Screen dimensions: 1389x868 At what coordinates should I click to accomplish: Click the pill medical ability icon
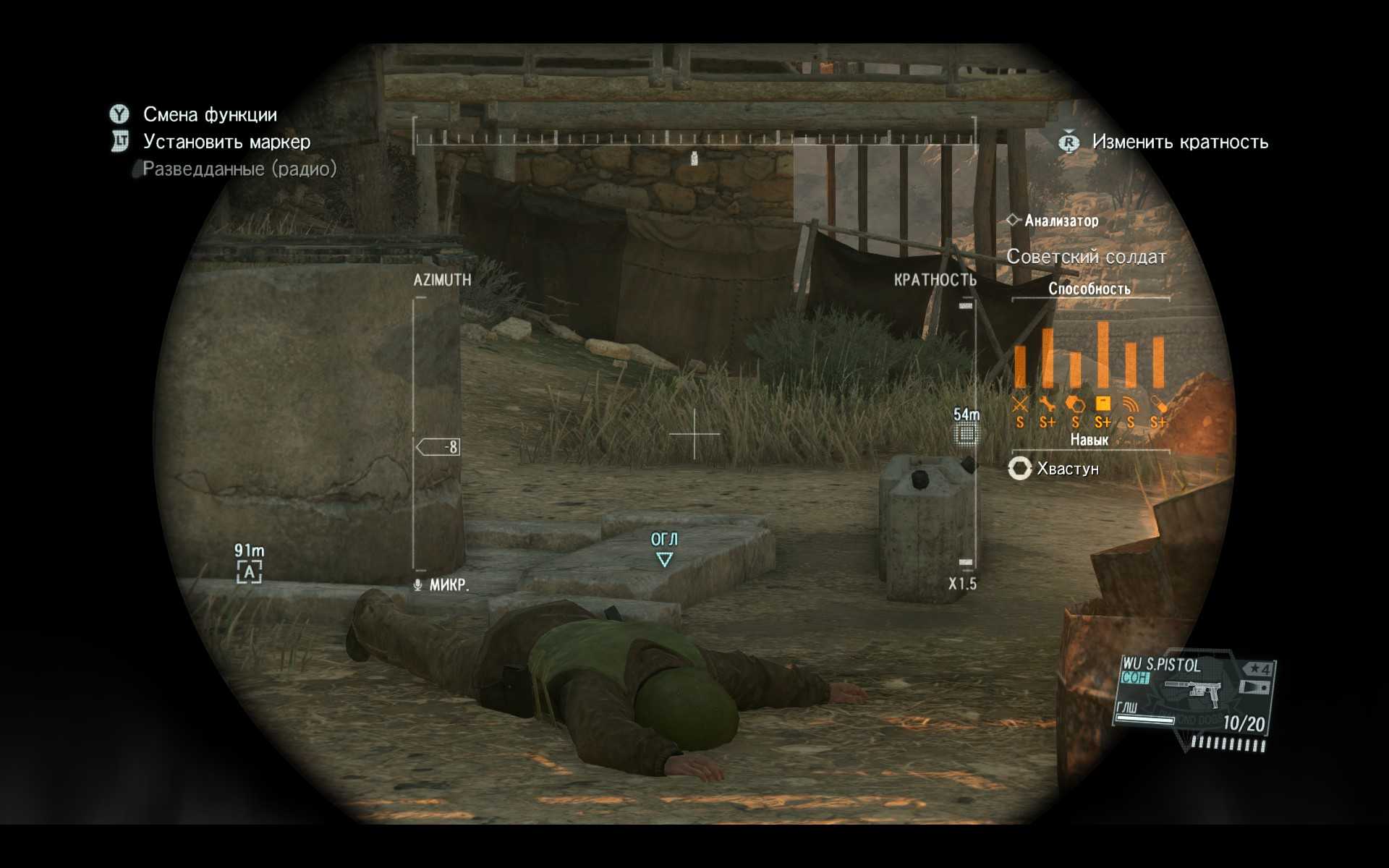click(x=1158, y=404)
